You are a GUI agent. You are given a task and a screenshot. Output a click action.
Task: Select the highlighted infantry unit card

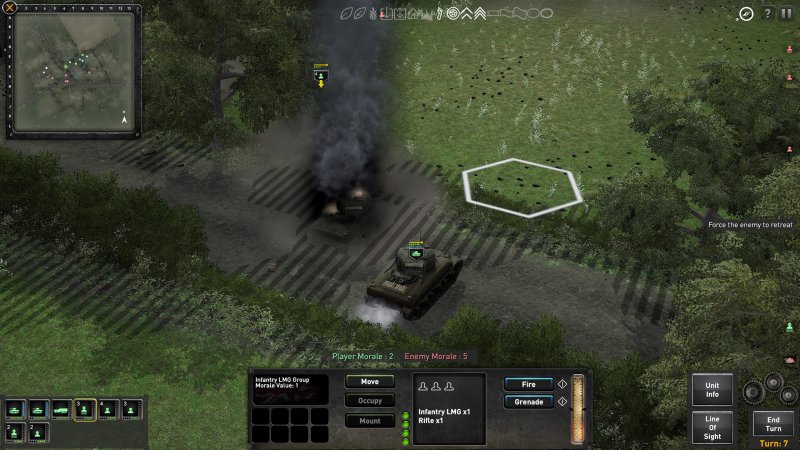point(85,410)
